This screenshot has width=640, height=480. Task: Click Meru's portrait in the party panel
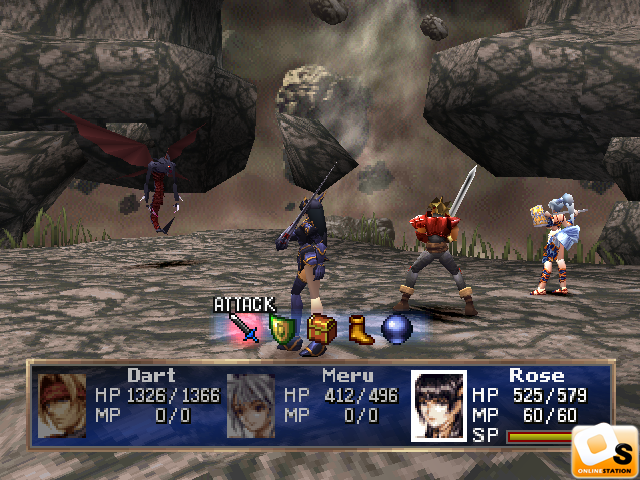(x=251, y=405)
